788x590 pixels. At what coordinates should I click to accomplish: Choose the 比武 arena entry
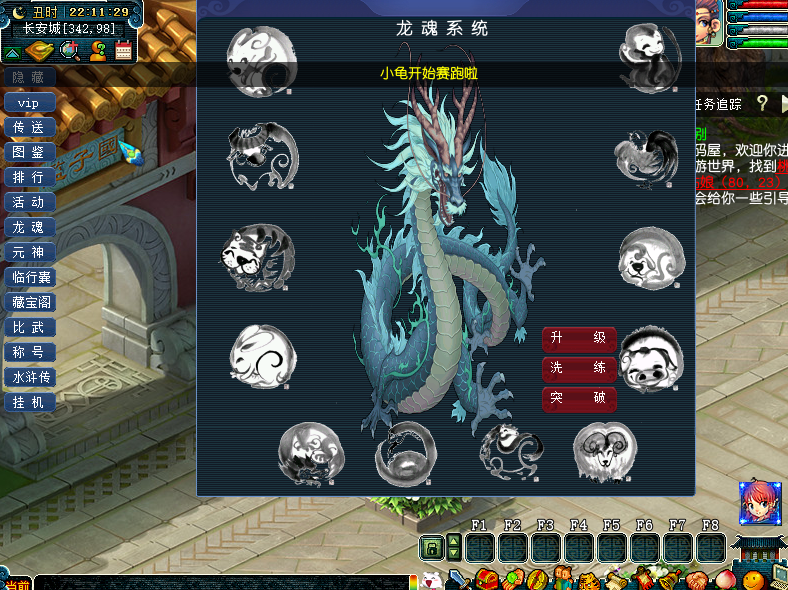click(29, 328)
